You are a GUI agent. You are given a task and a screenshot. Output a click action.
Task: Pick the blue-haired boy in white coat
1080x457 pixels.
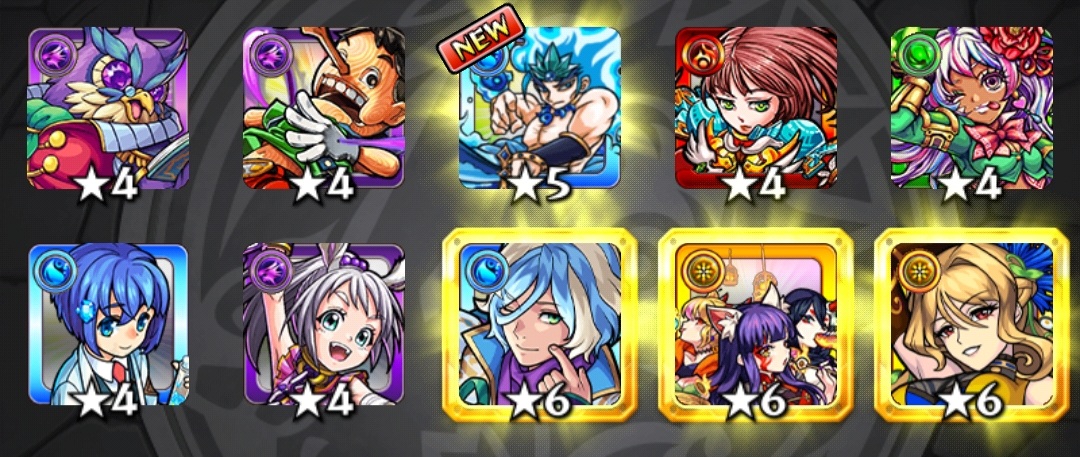click(x=107, y=324)
